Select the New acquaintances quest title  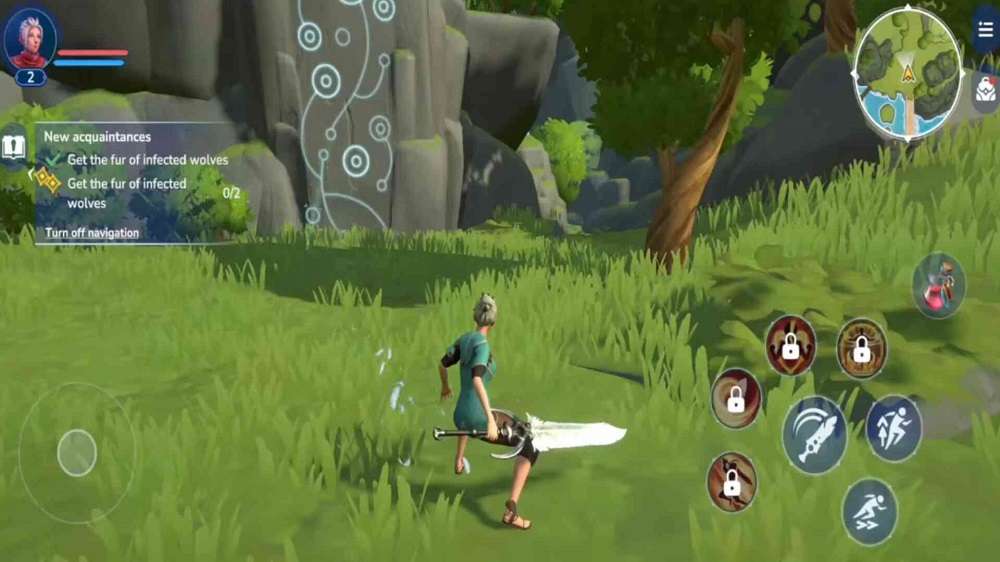click(x=97, y=137)
